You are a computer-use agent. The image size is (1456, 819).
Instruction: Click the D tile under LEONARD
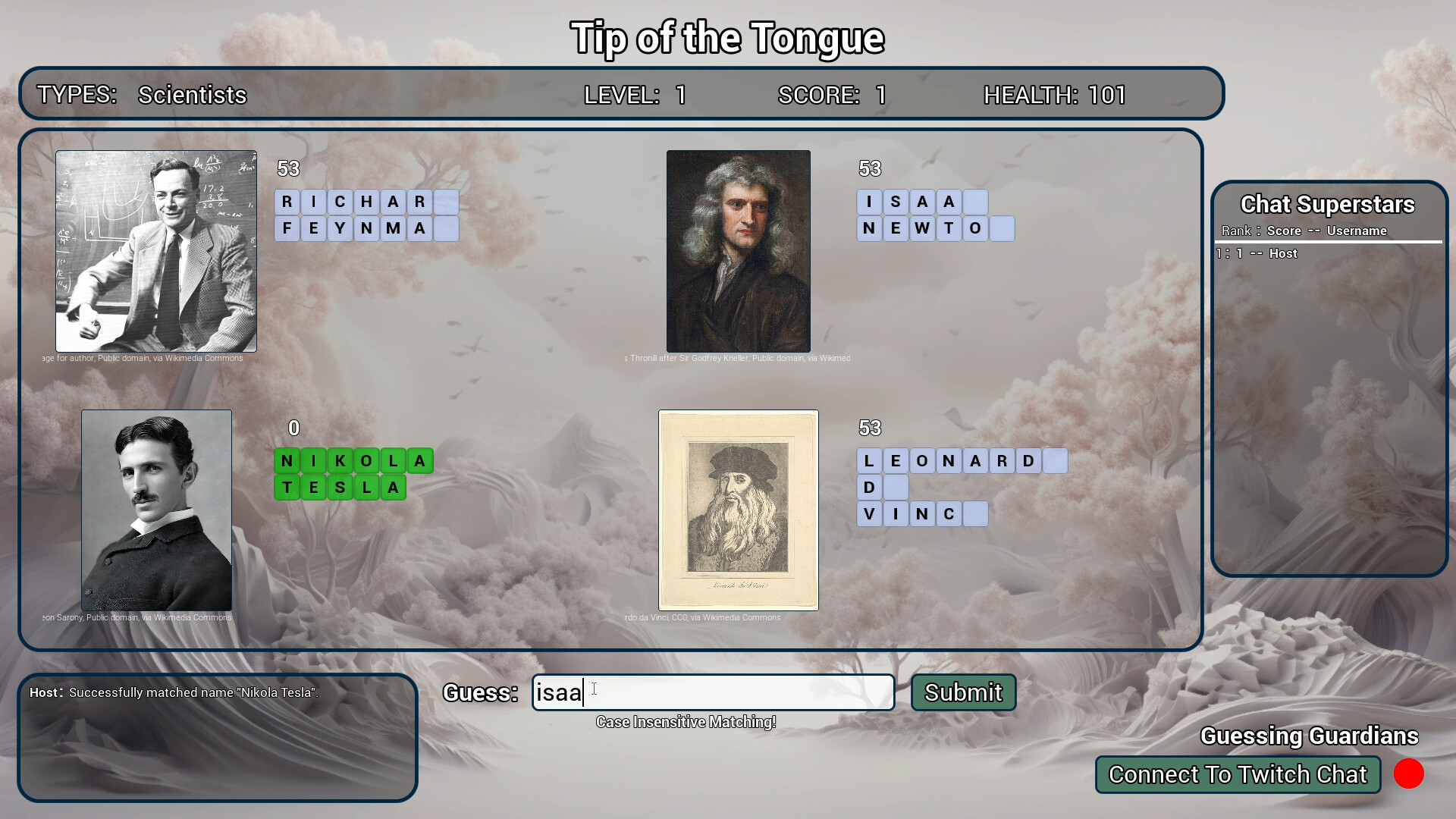click(869, 487)
